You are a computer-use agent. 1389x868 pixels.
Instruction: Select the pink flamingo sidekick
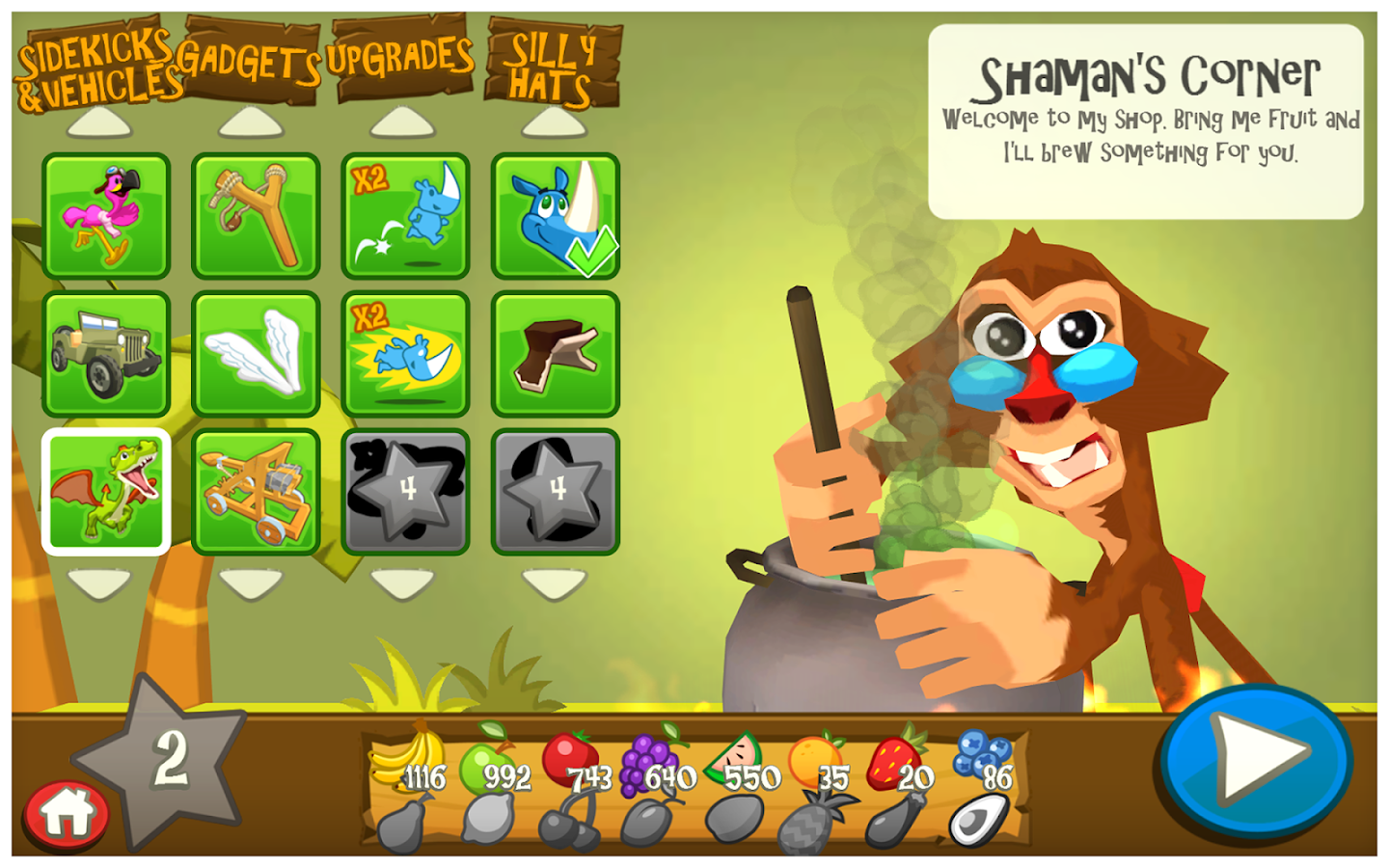[x=106, y=214]
